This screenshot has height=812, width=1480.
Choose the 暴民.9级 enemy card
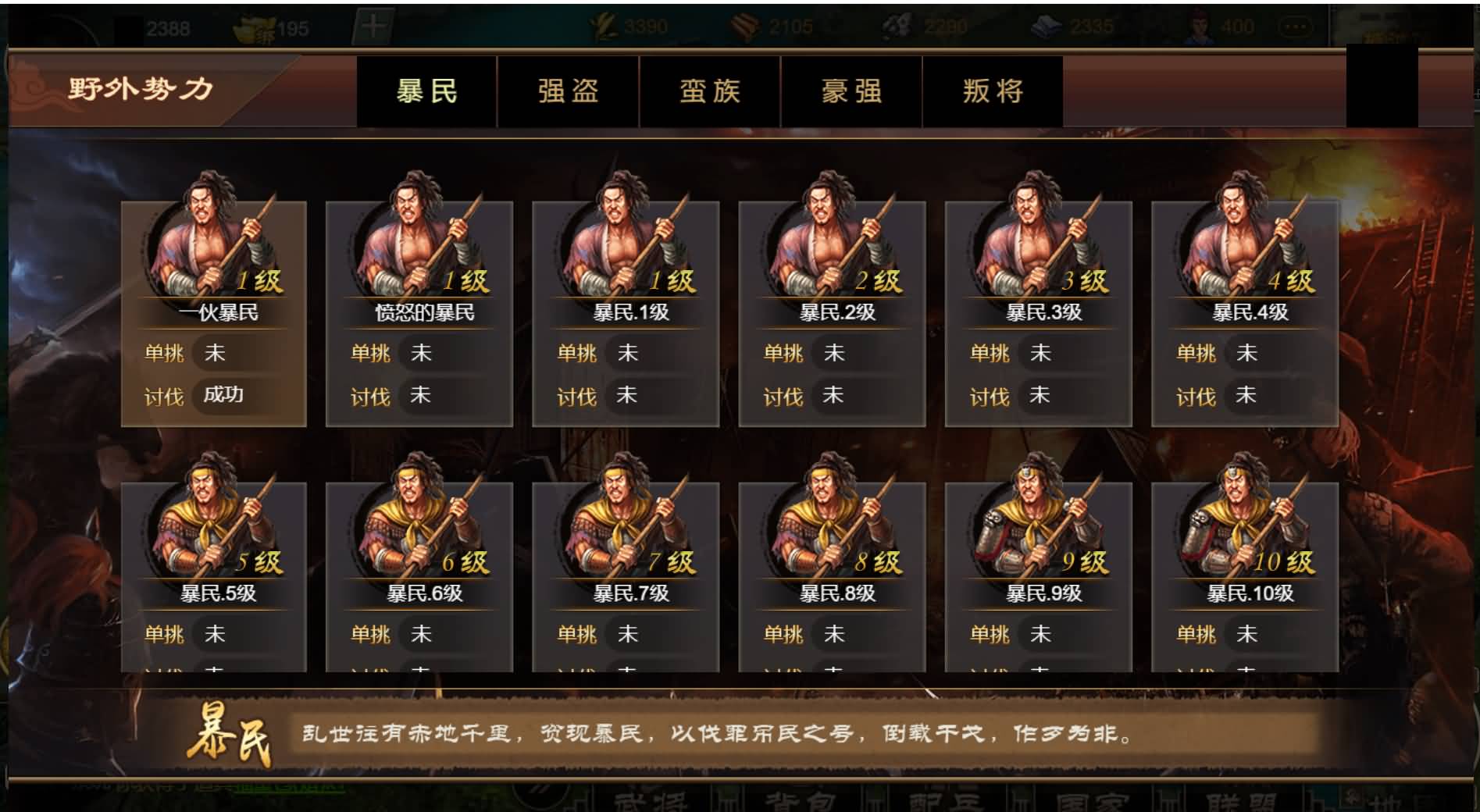pos(1038,578)
